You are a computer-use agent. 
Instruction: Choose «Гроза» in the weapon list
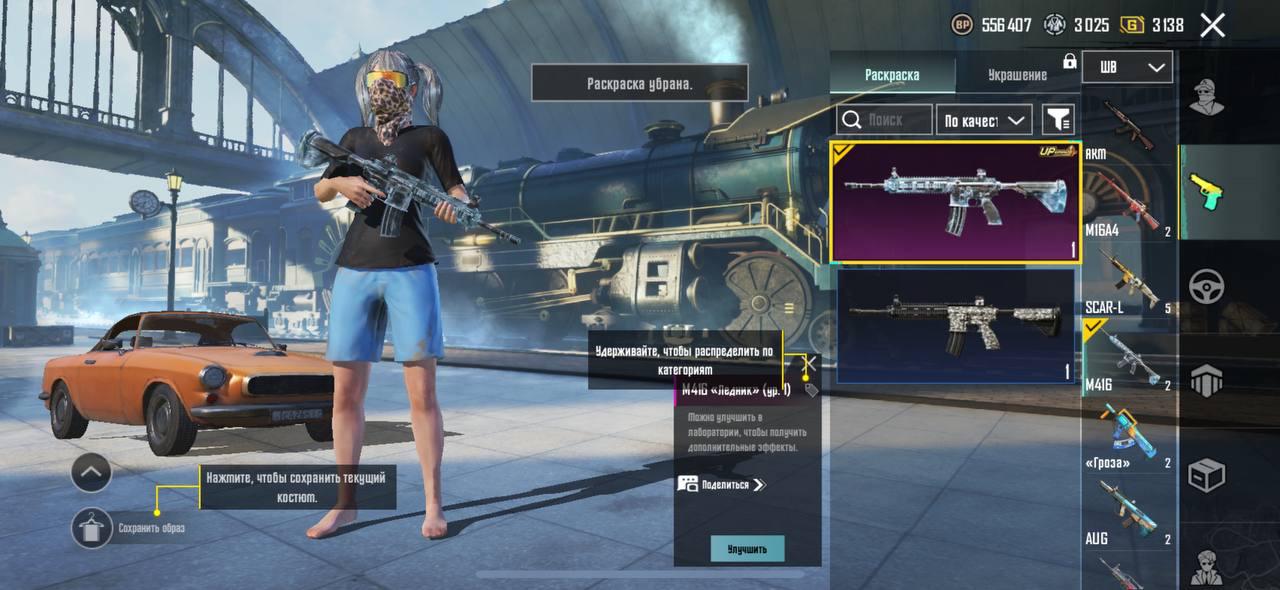click(1128, 435)
